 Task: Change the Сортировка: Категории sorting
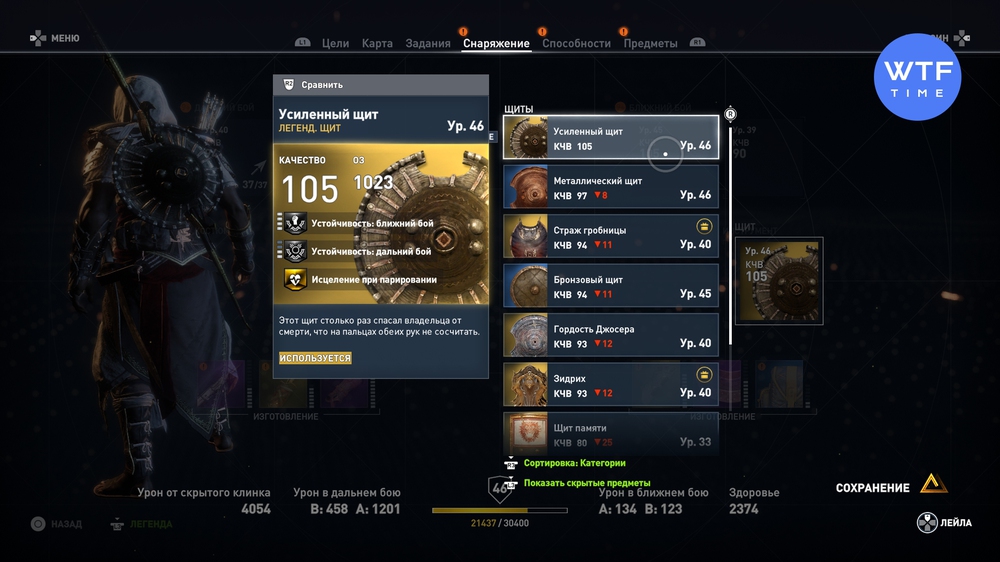(x=574, y=463)
